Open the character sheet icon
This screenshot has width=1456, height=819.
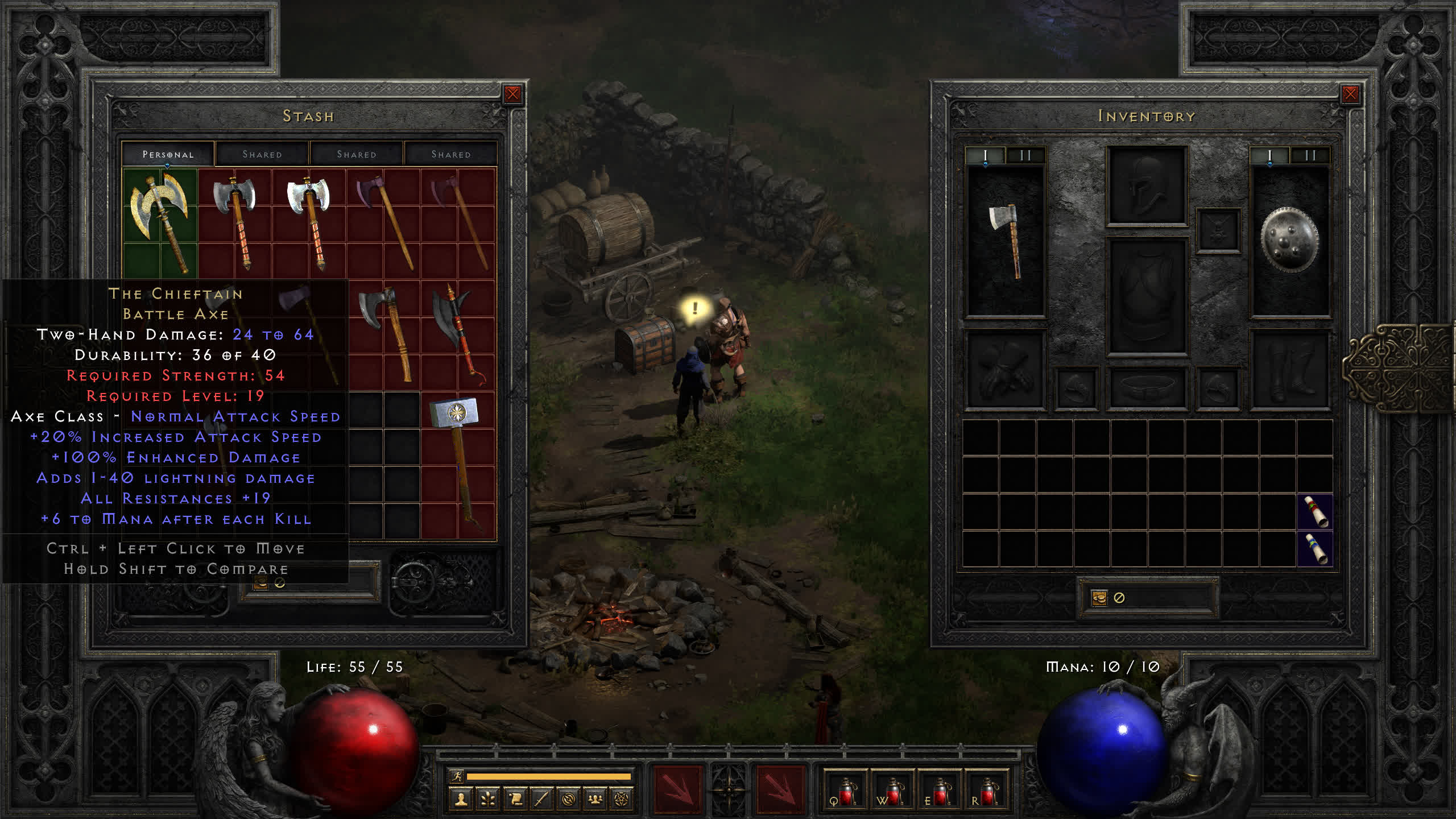tap(461, 800)
